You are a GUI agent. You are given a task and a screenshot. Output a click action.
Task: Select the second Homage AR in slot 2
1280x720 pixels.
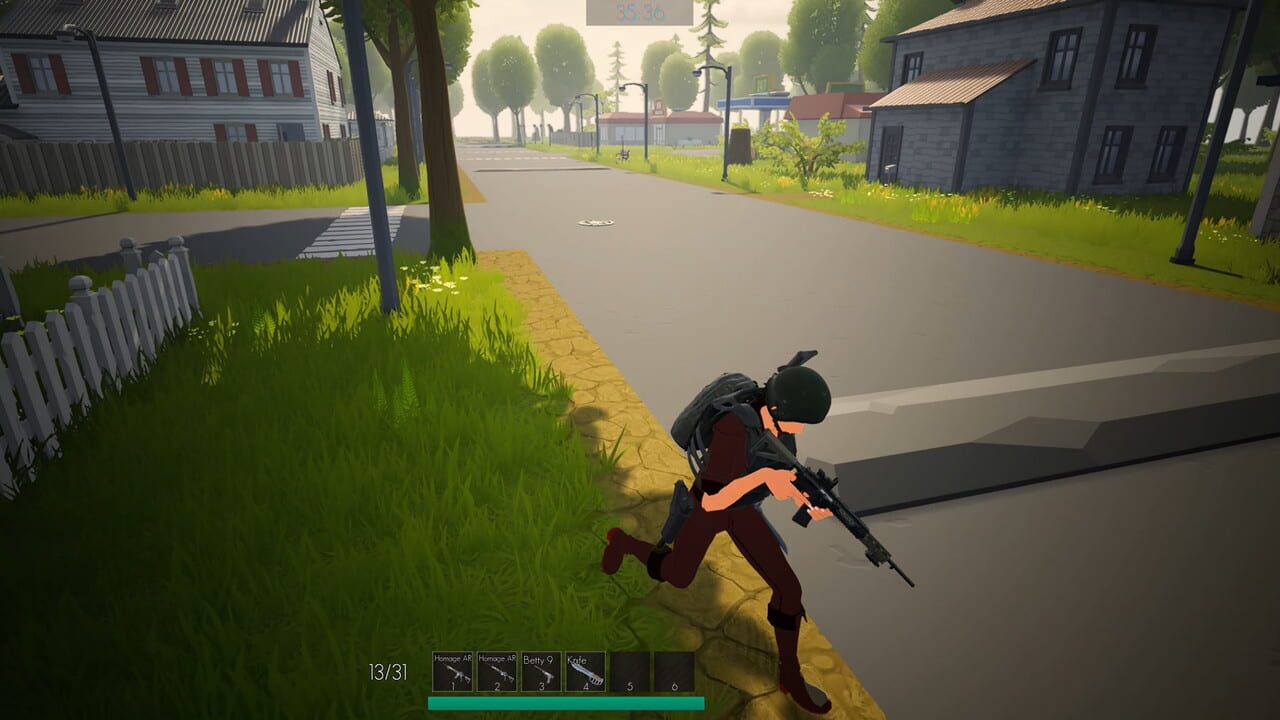pyautogui.click(x=495, y=670)
